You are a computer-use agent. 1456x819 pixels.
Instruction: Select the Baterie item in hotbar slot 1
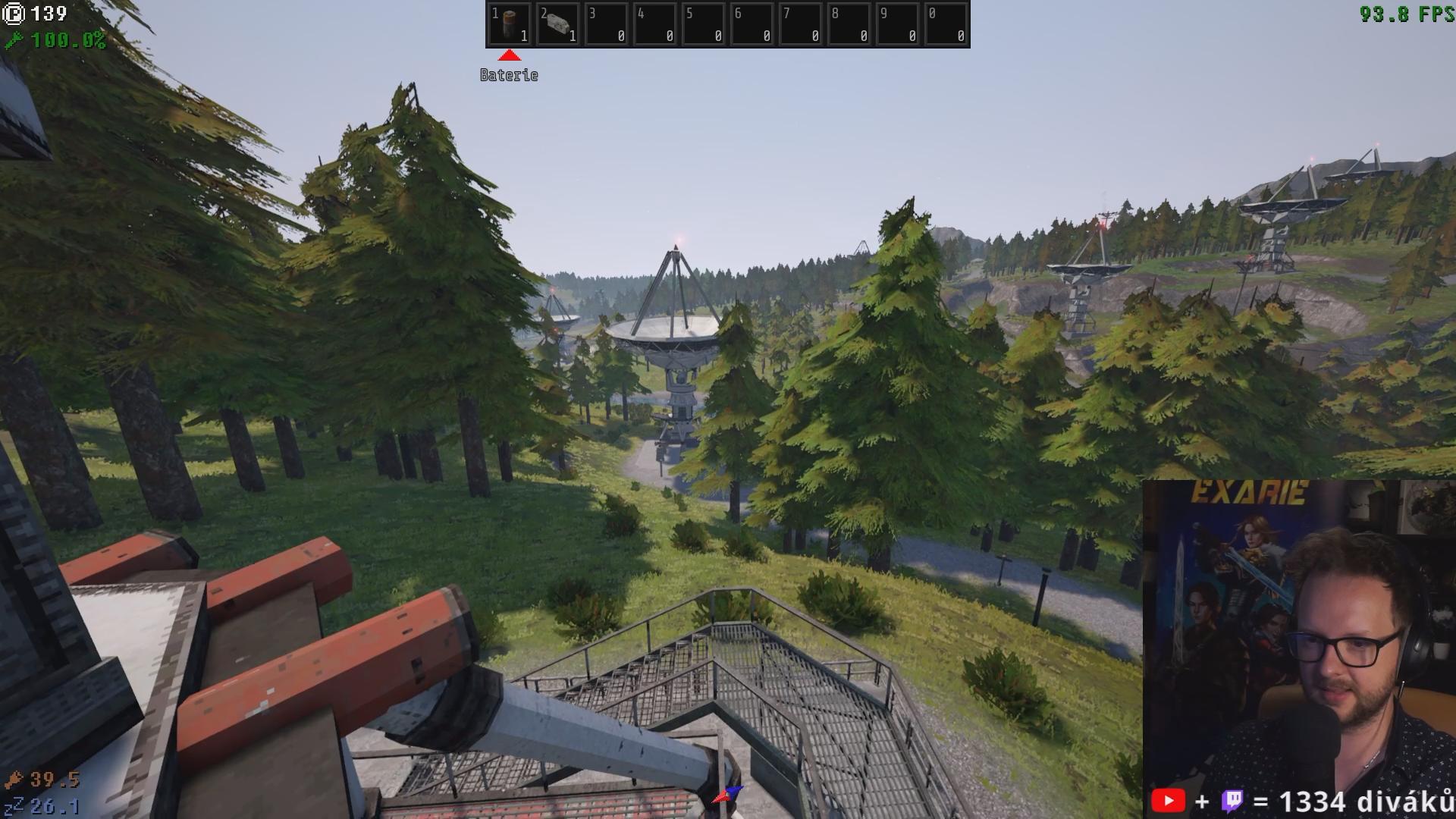(x=509, y=24)
